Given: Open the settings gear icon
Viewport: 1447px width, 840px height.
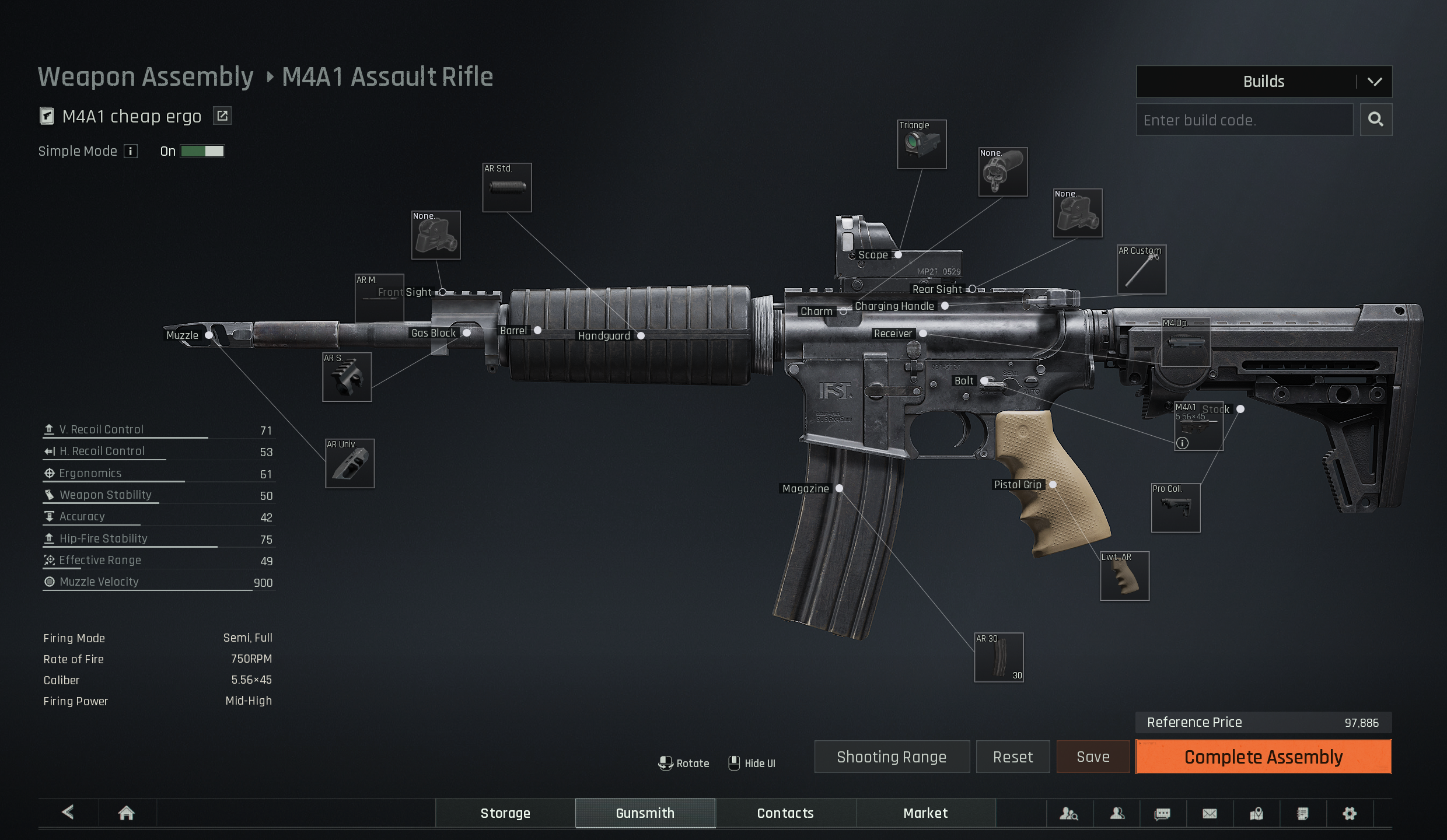Looking at the screenshot, I should [1350, 813].
